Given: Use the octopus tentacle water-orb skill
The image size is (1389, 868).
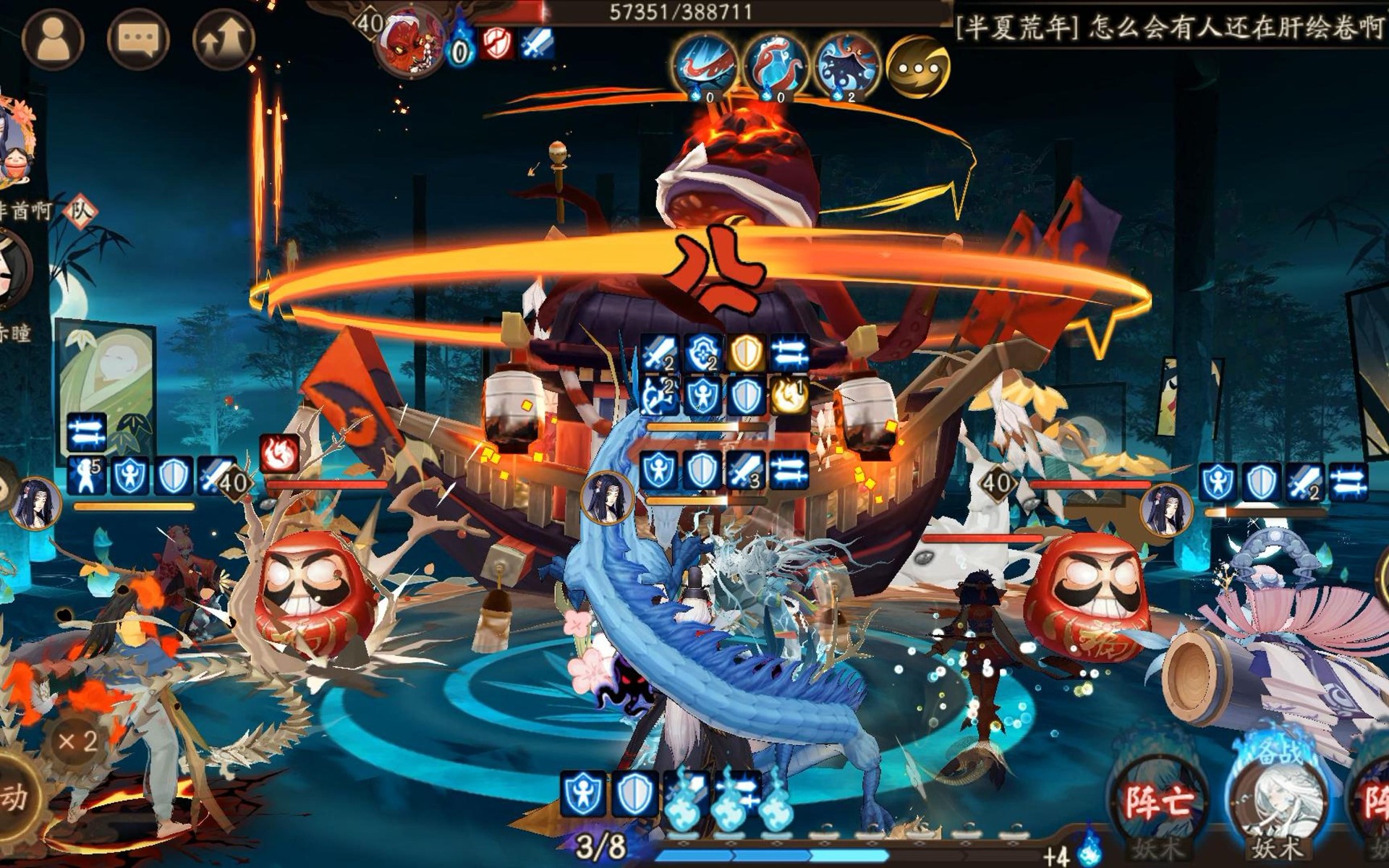Looking at the screenshot, I should (776, 65).
